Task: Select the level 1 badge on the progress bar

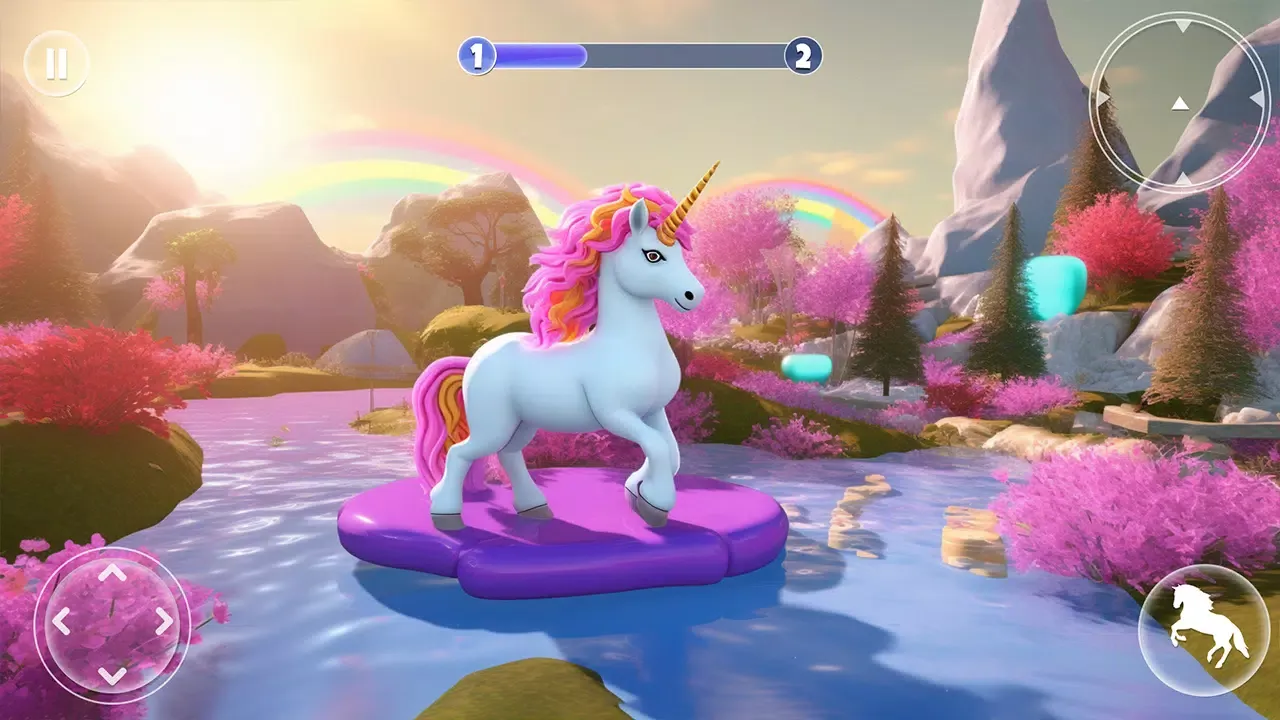Action: pyautogui.click(x=477, y=55)
